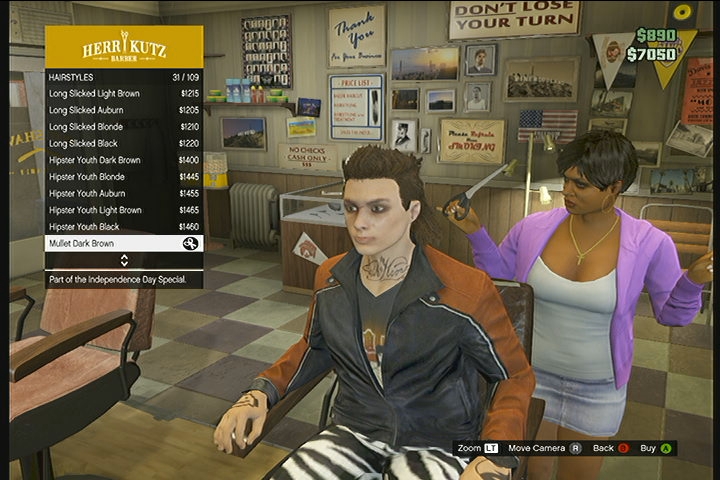Pick the Hipster Youth Auburn hairstyle
Image resolution: width=720 pixels, height=480 pixels.
click(x=124, y=193)
